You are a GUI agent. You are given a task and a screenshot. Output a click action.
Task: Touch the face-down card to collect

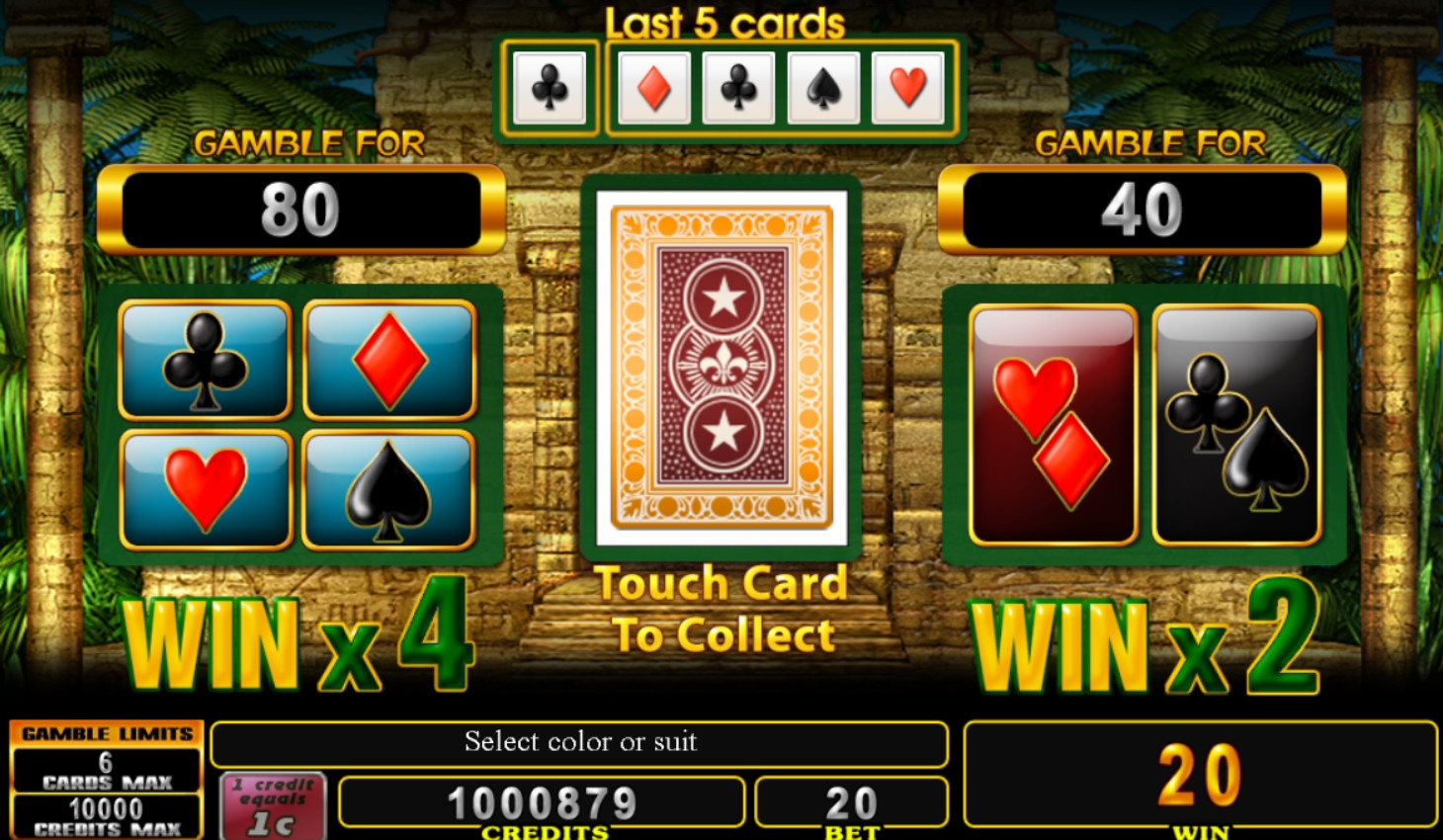(x=721, y=368)
